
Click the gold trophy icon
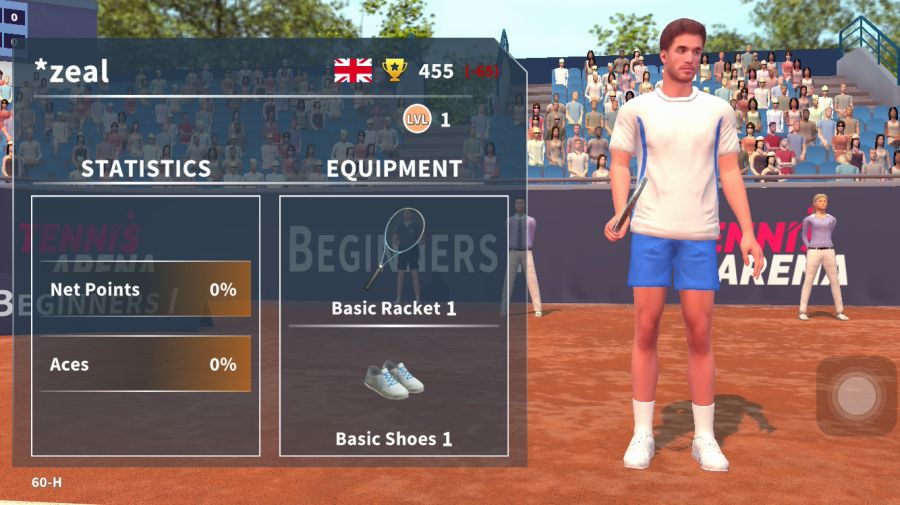point(396,70)
